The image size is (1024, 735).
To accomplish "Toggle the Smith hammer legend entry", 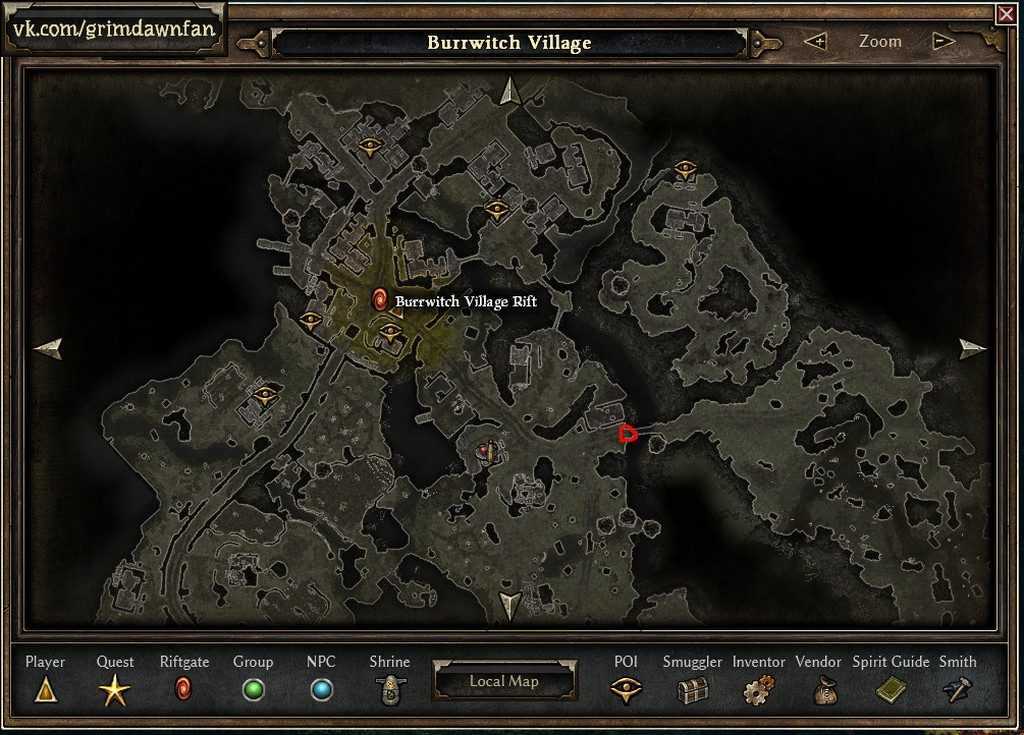I will click(957, 689).
